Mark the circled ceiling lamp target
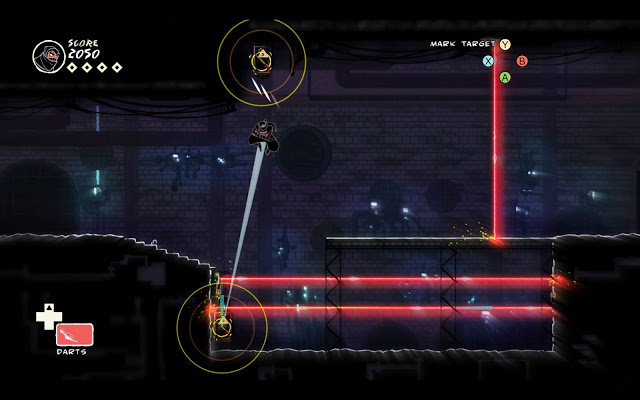 (261, 60)
